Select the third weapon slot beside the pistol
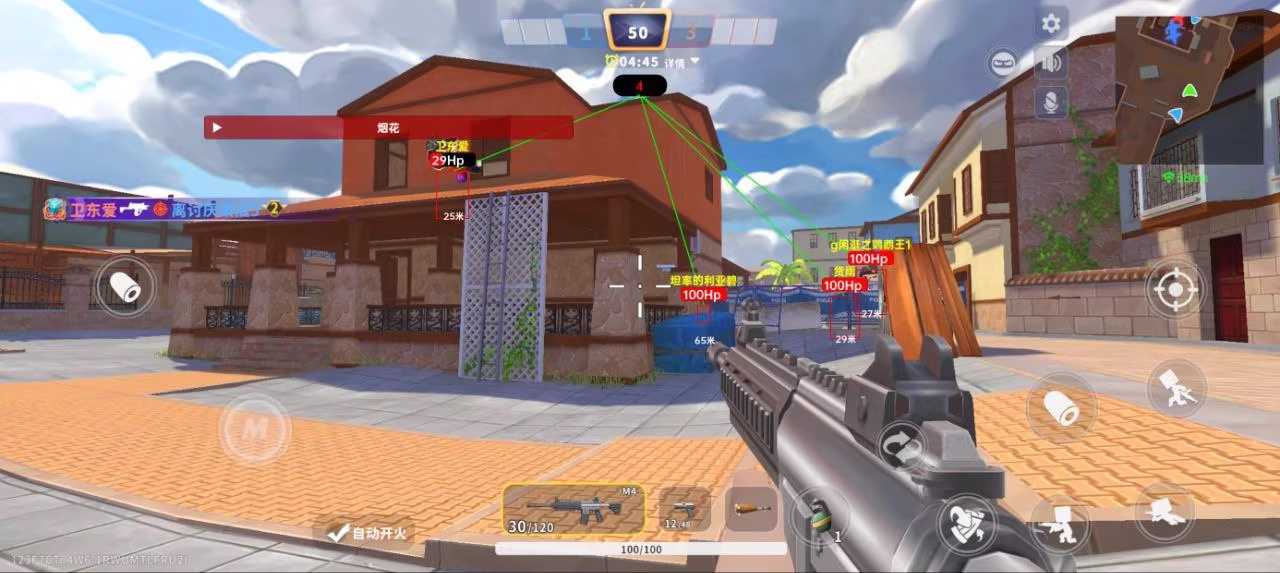This screenshot has height=573, width=1280. 751,508
